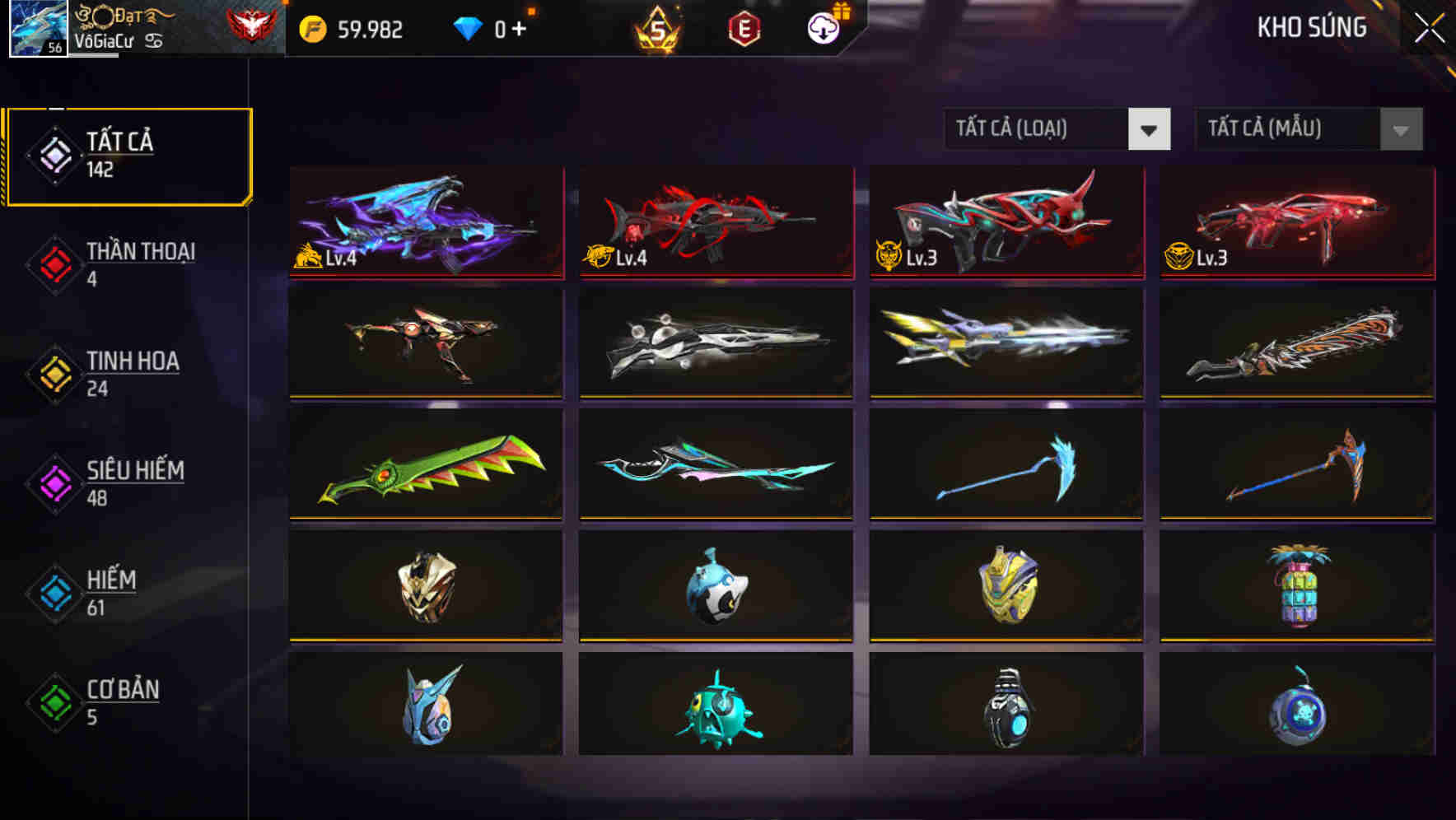Open the gold coin balance icon
Screen dimensions: 1456x820
[313, 28]
